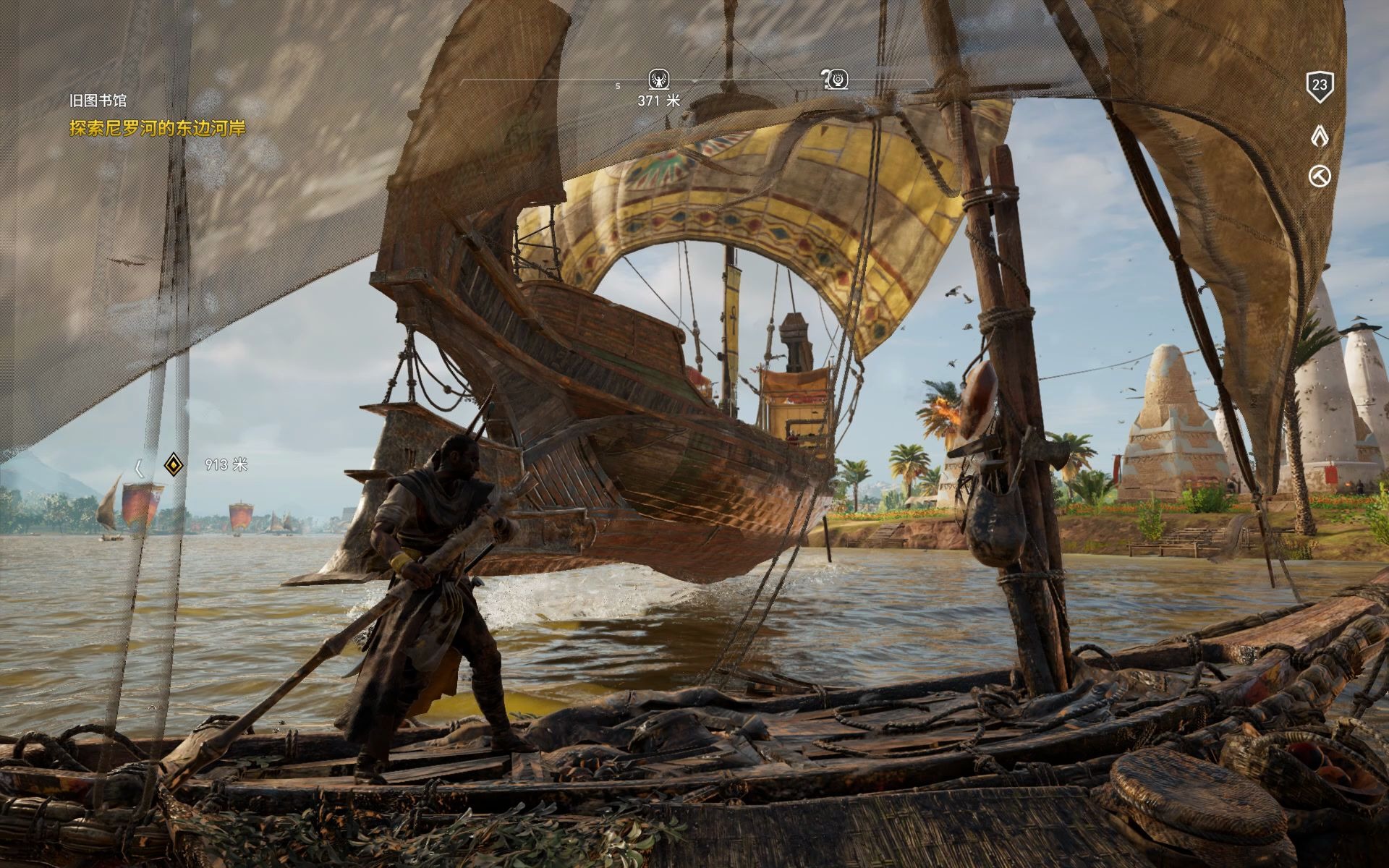Click the gold diamond quest marker
1389x868 pixels.
point(172,465)
